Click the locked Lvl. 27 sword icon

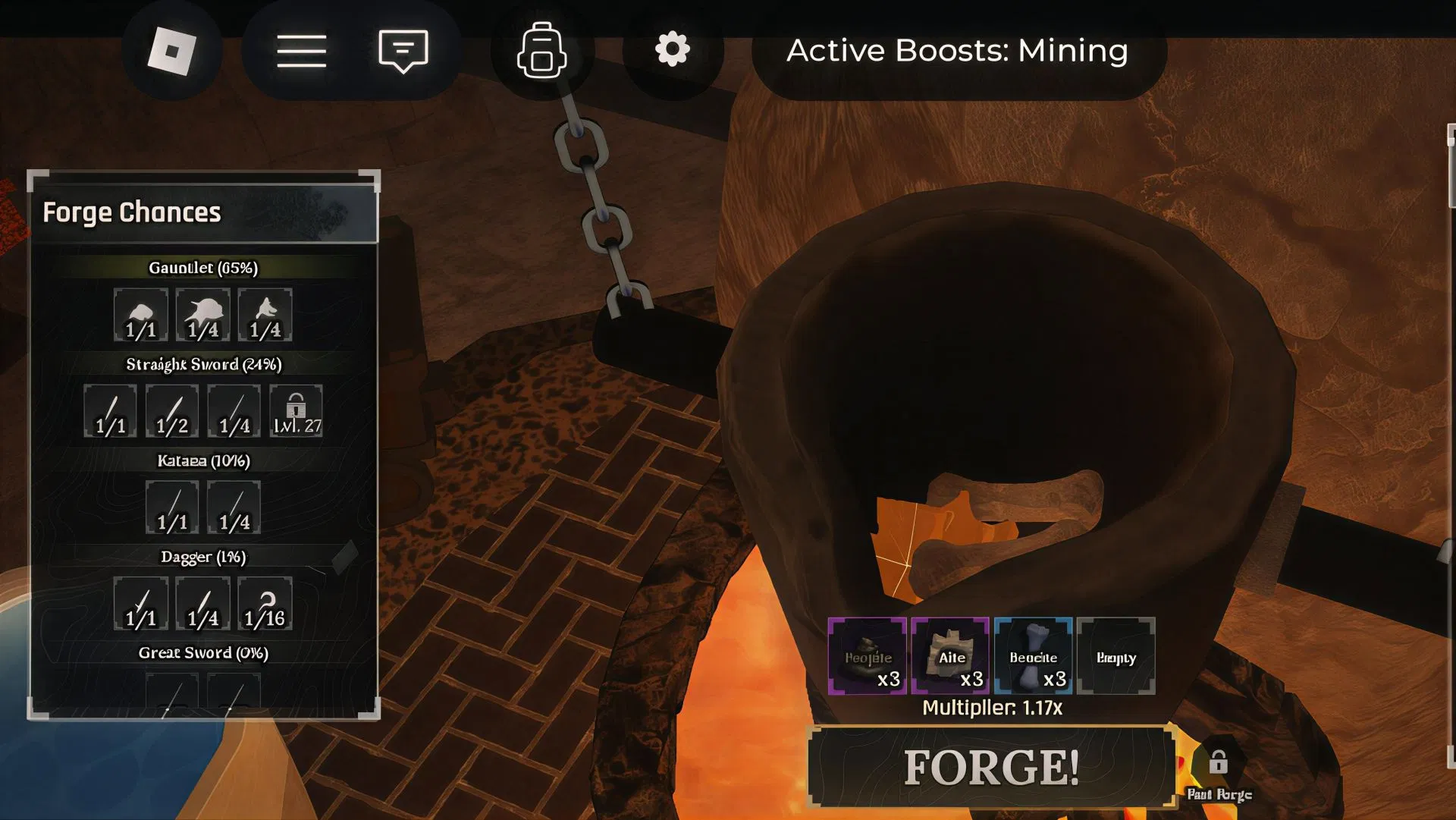point(295,410)
